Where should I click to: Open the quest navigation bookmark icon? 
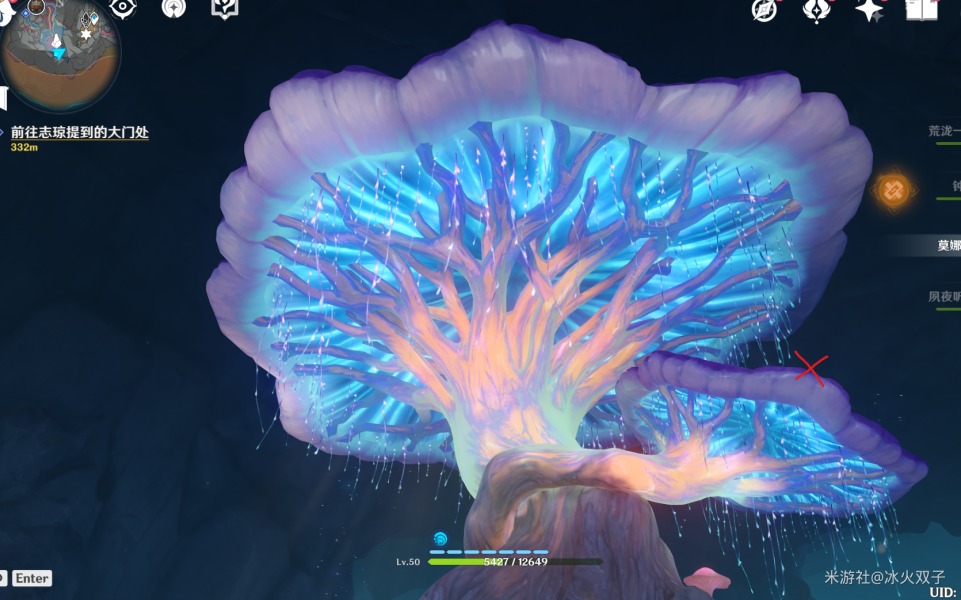[224, 8]
